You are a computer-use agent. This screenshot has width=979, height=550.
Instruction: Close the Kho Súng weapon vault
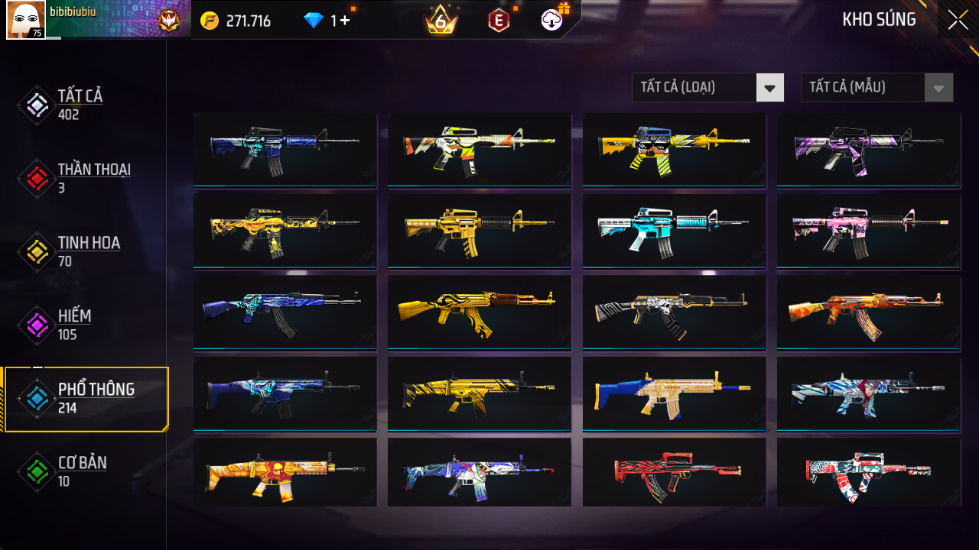956,20
